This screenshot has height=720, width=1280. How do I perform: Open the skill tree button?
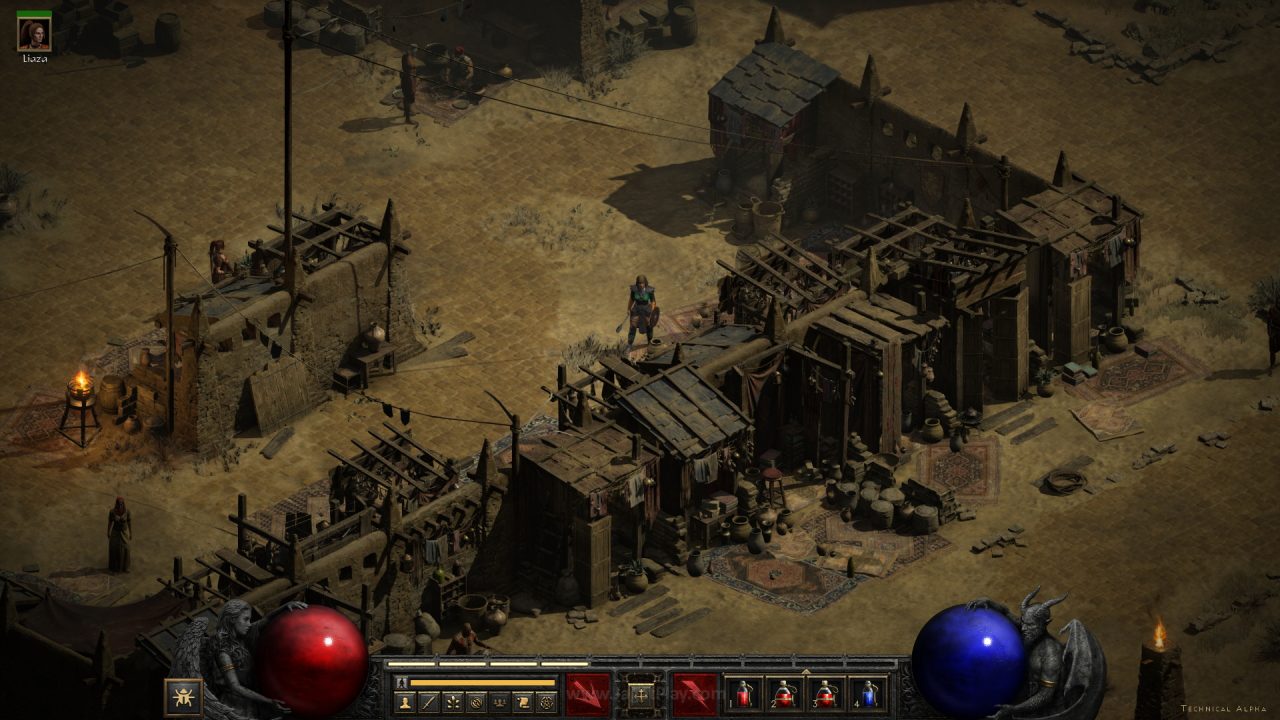[x=453, y=702]
